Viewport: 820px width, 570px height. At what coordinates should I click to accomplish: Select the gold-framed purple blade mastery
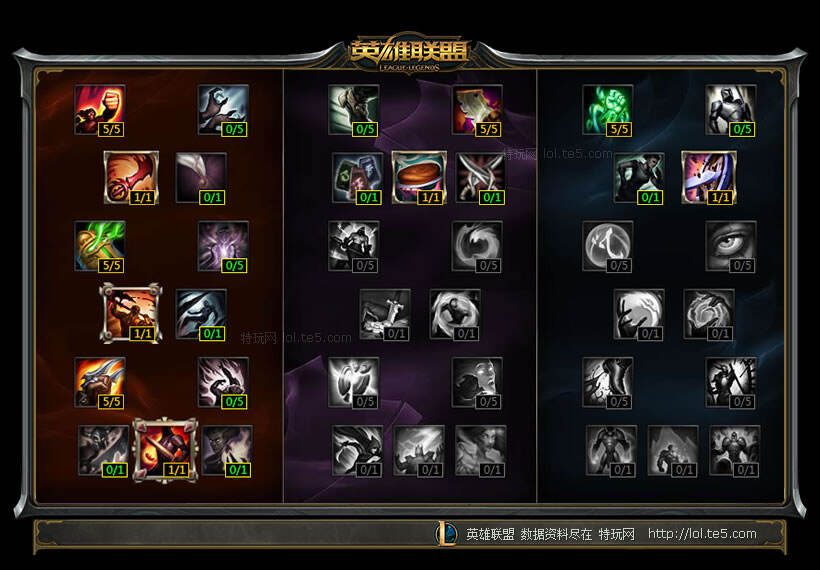point(708,177)
